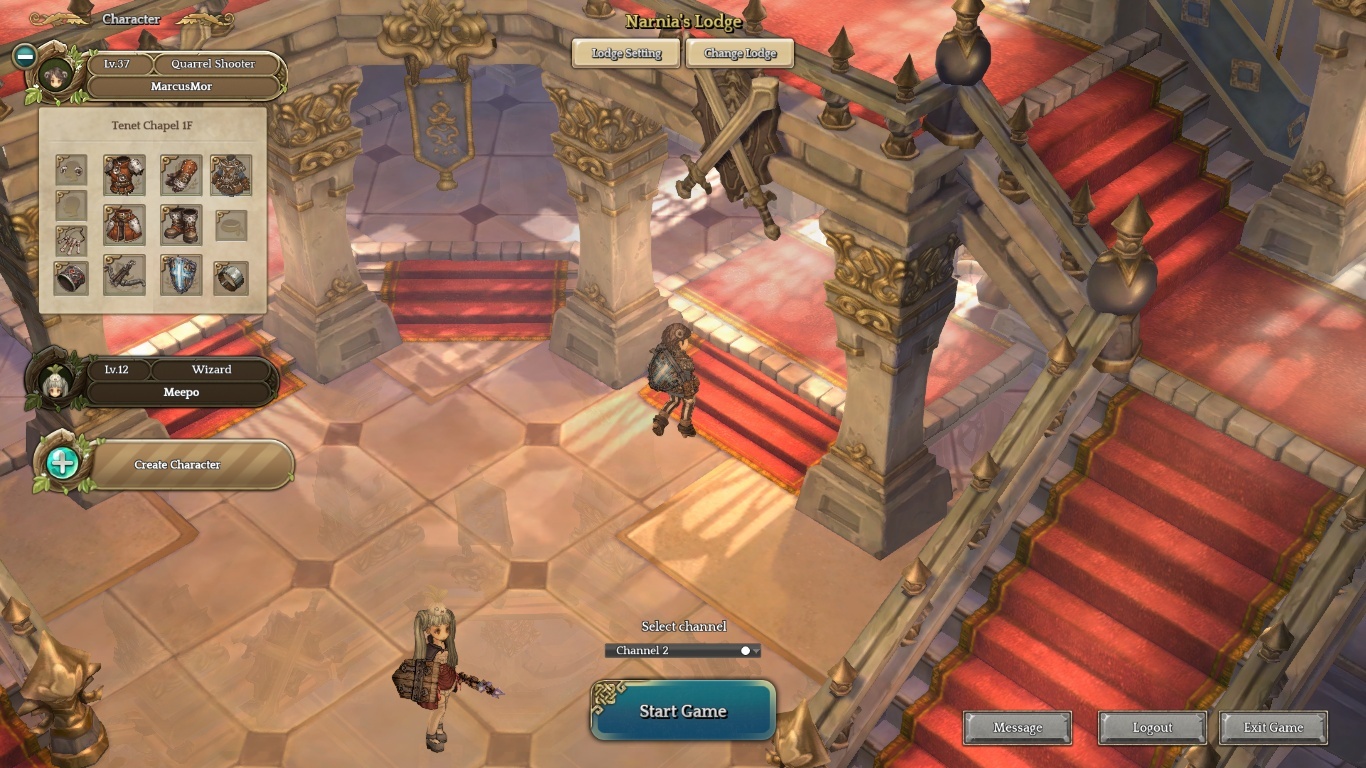Image resolution: width=1366 pixels, height=768 pixels.
Task: Click Meepo's character portrait
Action: tap(52, 381)
